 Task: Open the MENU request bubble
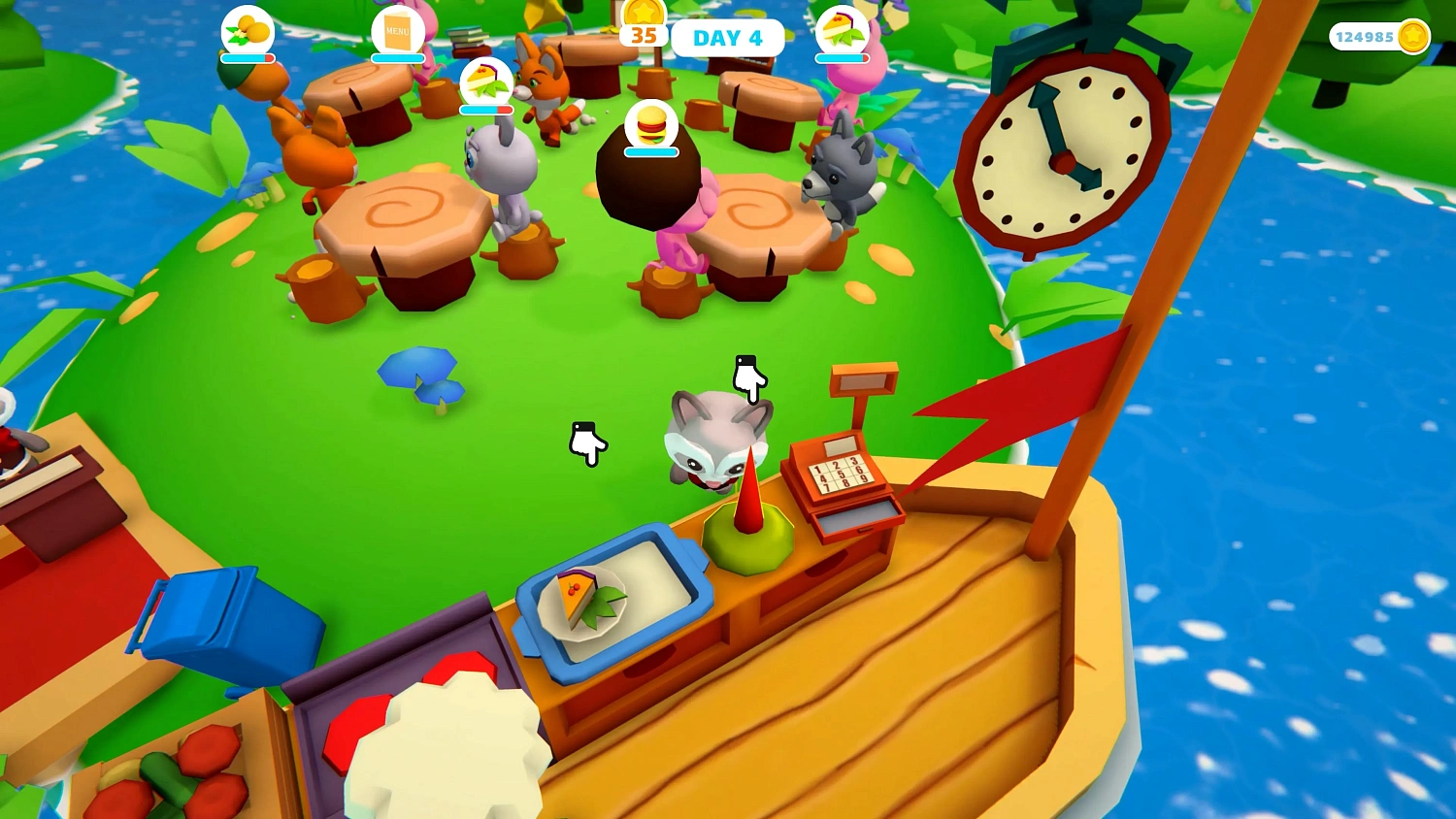pos(398,29)
